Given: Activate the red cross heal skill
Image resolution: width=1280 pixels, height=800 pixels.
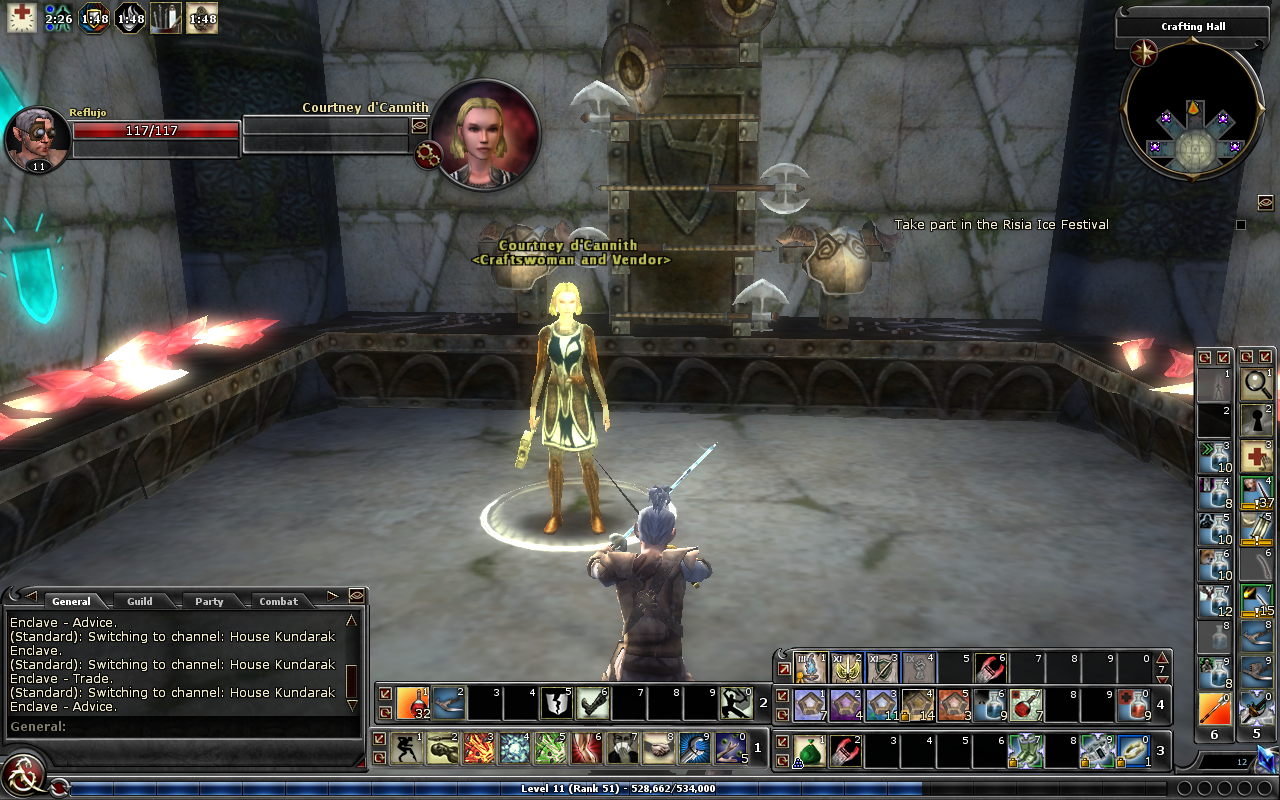Looking at the screenshot, I should (1256, 456).
